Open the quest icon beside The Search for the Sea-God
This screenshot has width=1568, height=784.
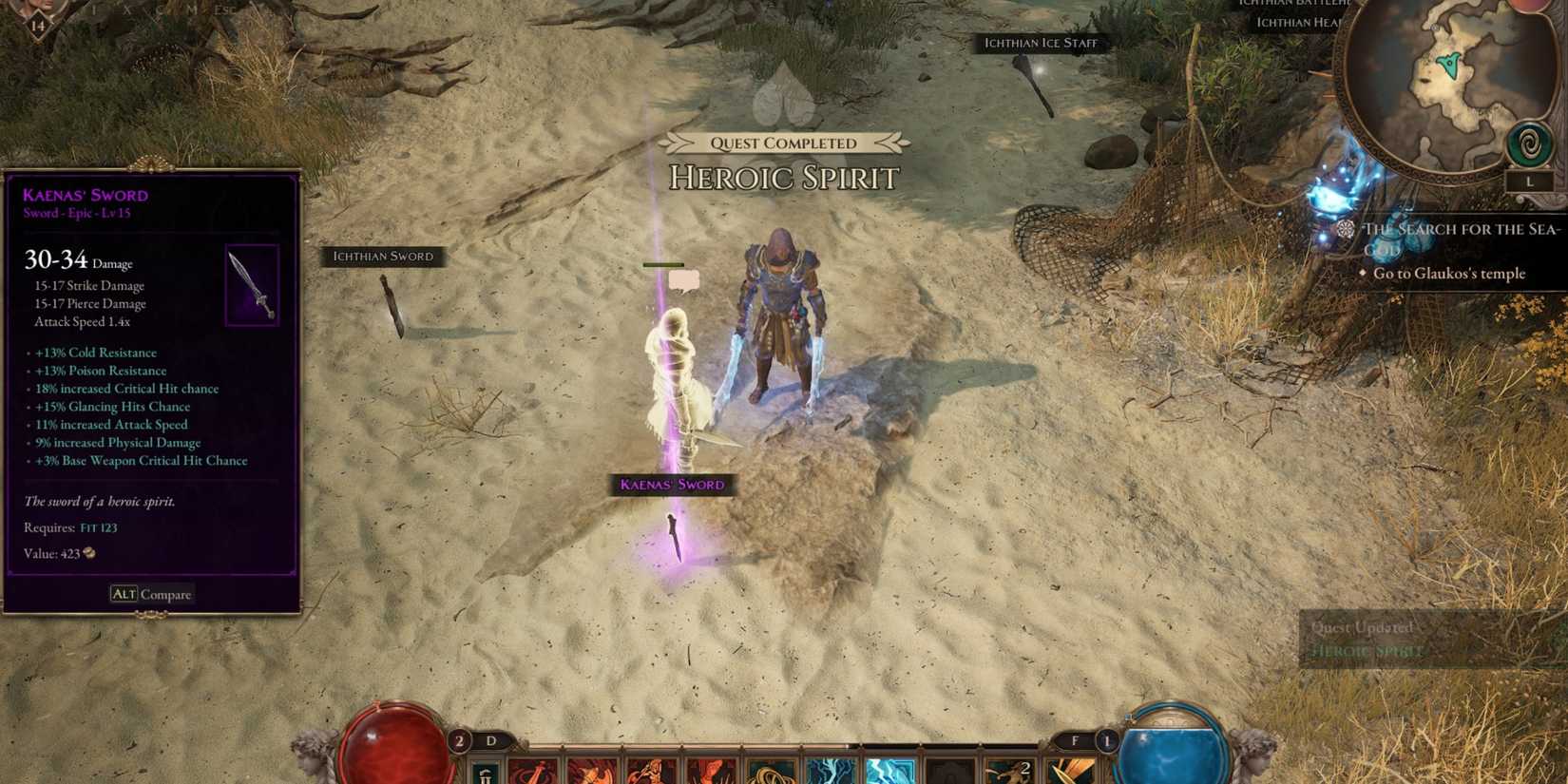[1345, 229]
